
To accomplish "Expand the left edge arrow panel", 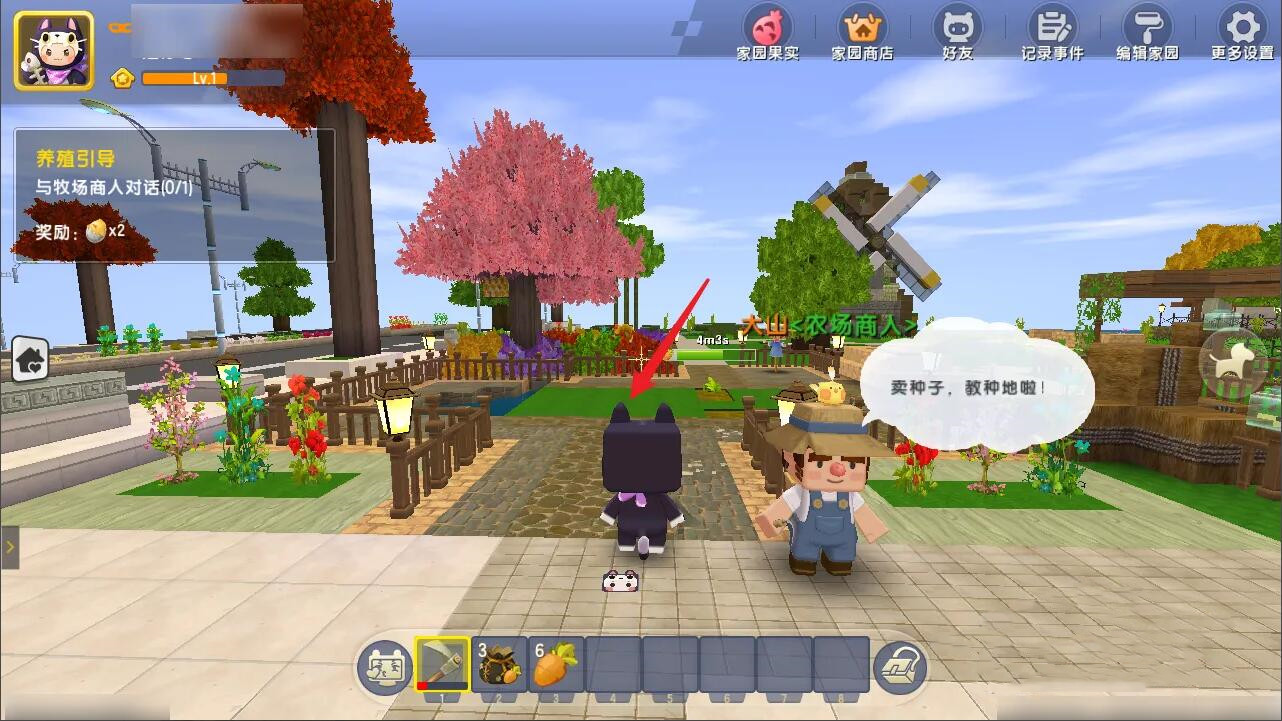I will coord(10,547).
